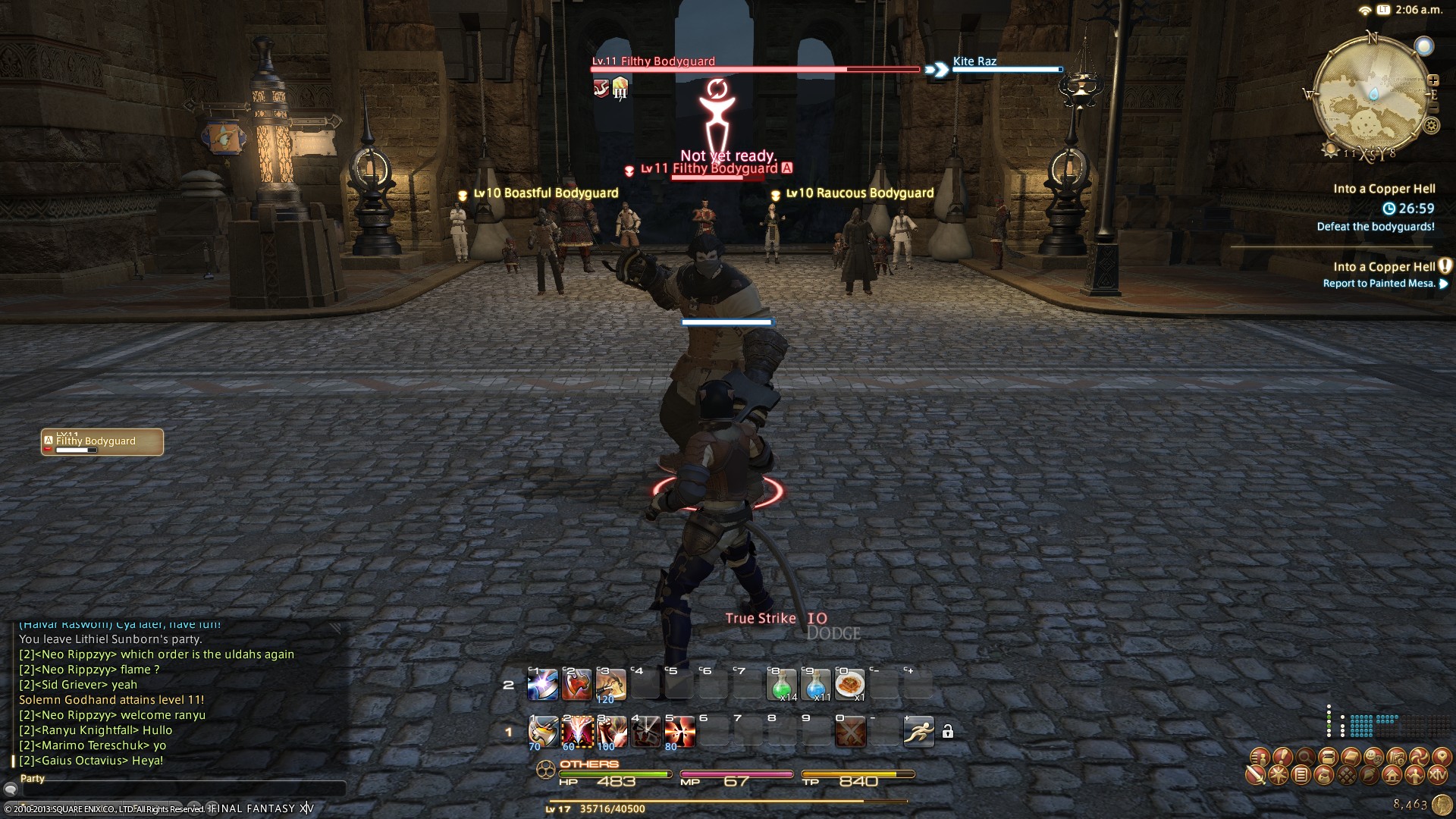The image size is (1456, 819).
Task: Open the inventory bag menu icon
Action: pyautogui.click(x=1324, y=775)
